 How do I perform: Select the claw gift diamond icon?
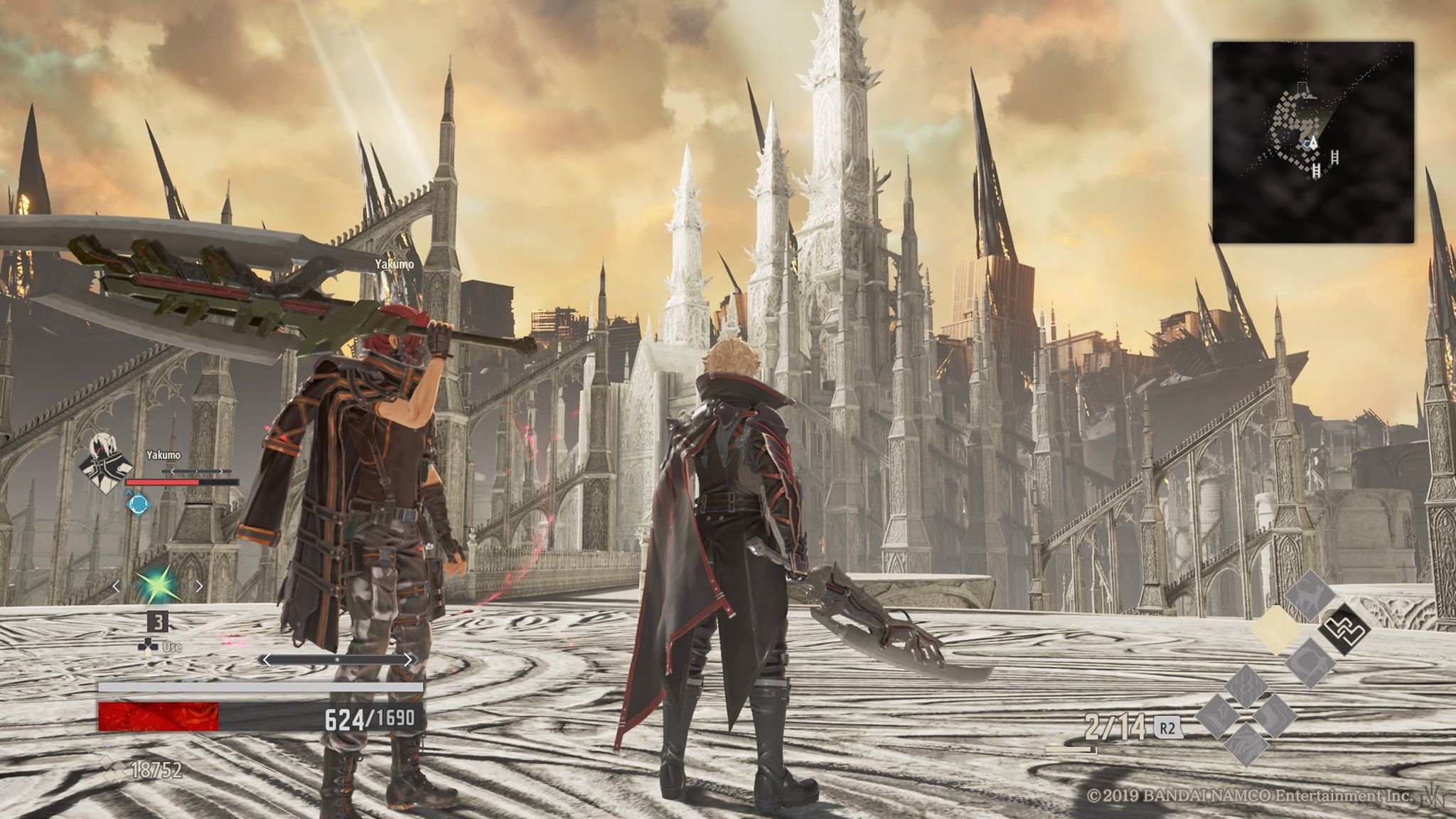1311,665
